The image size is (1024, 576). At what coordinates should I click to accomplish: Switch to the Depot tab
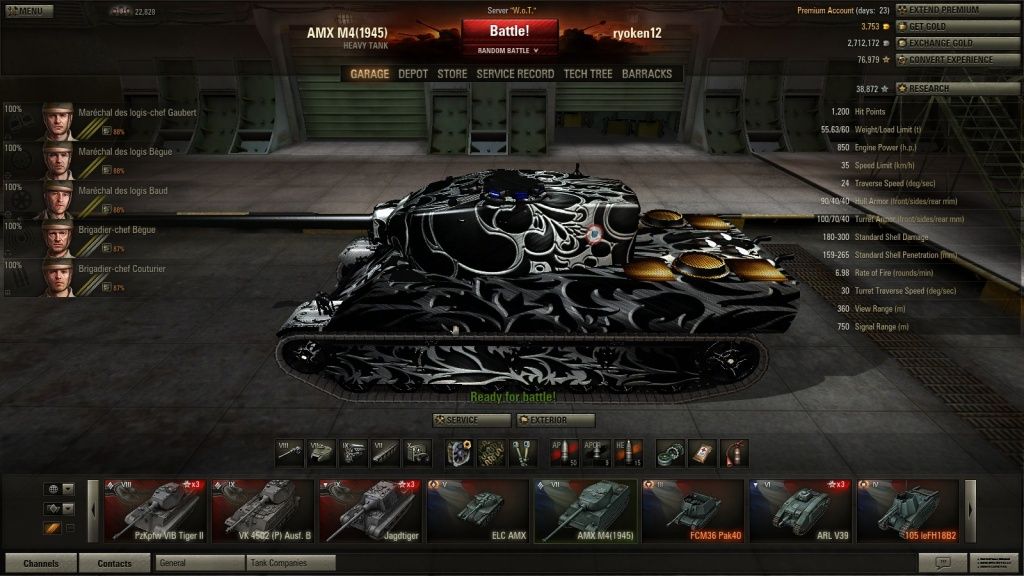pyautogui.click(x=413, y=74)
